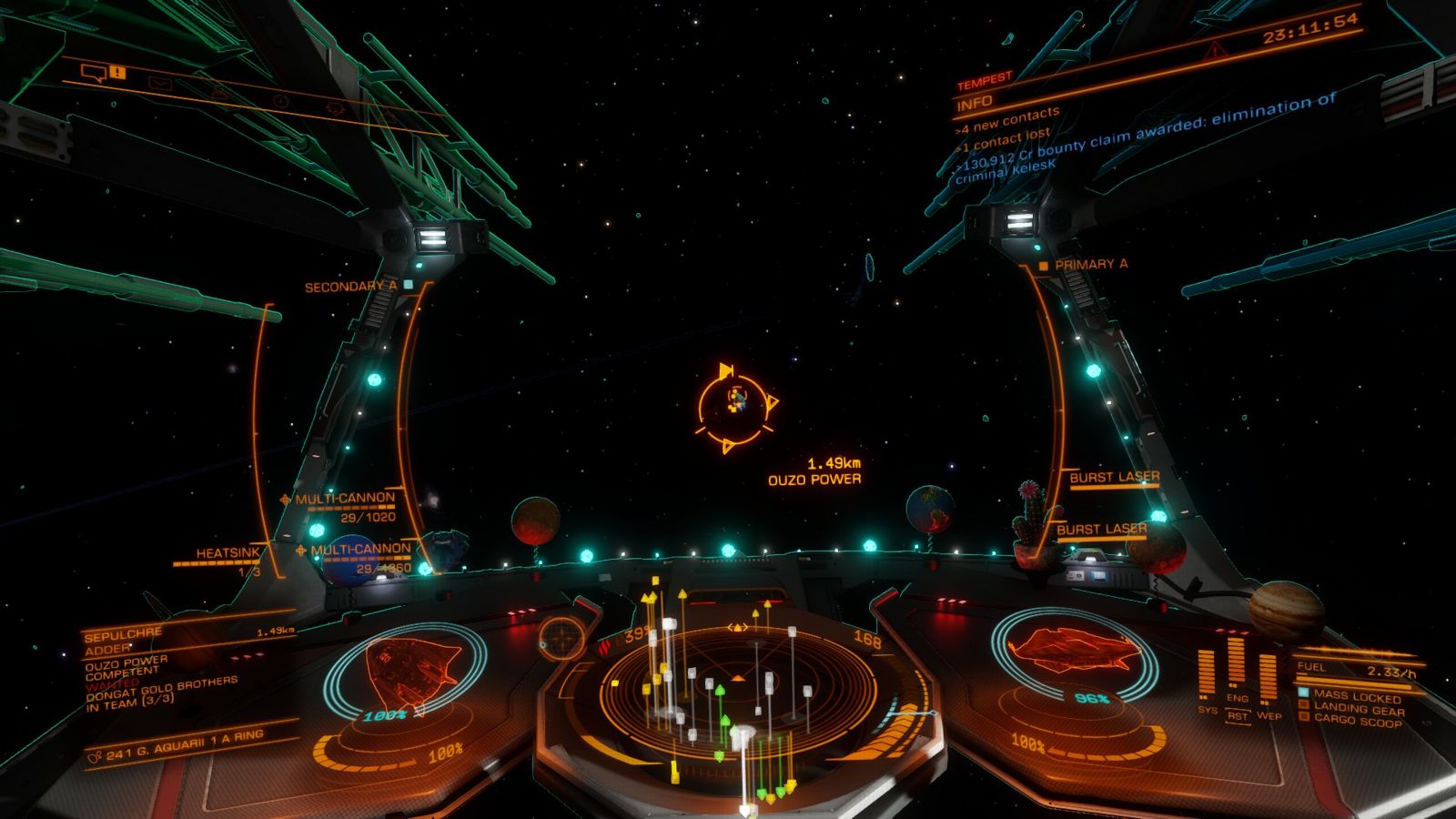Select the Heatsink utility entry
Image resolution: width=1456 pixels, height=819 pixels.
click(x=227, y=553)
